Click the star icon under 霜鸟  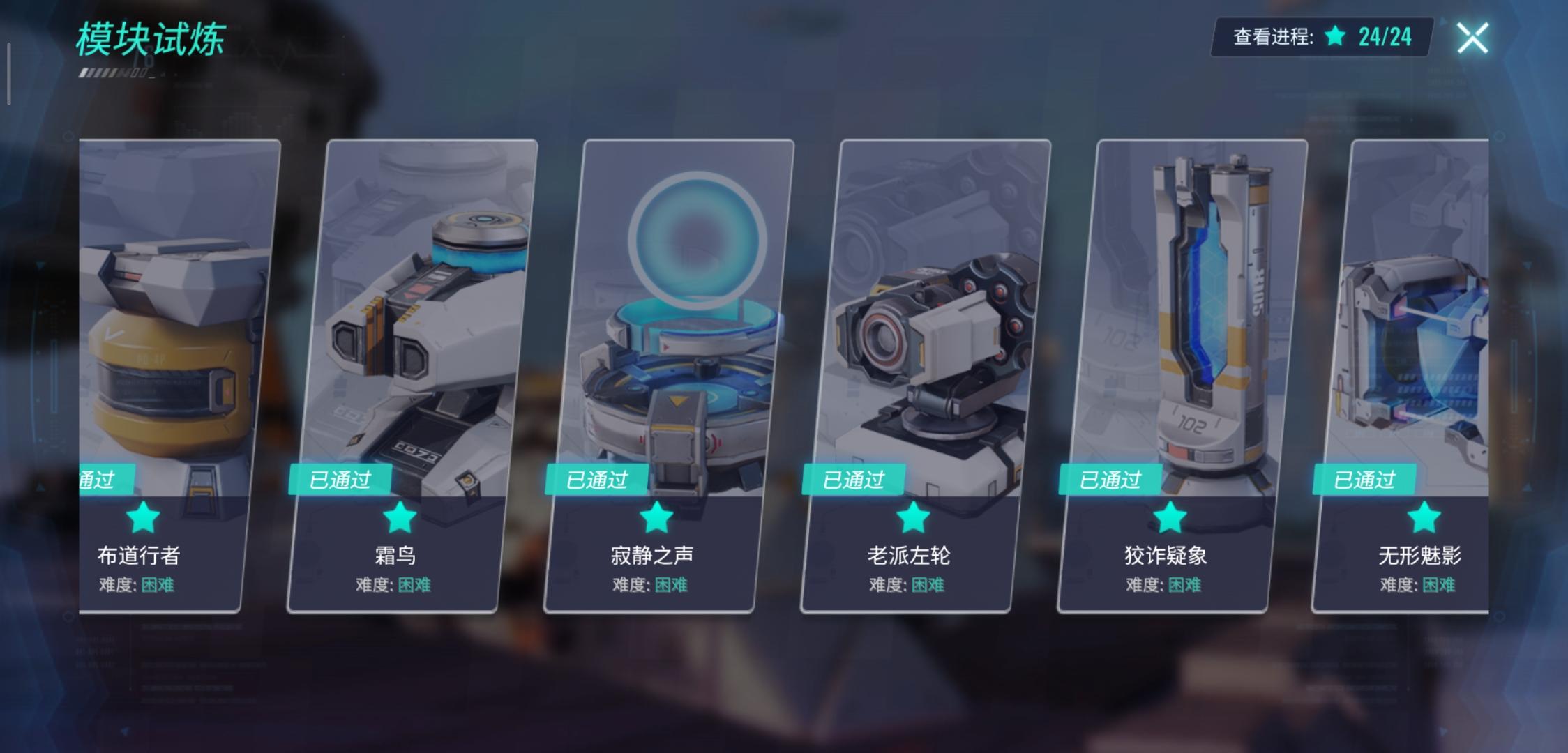[399, 516]
